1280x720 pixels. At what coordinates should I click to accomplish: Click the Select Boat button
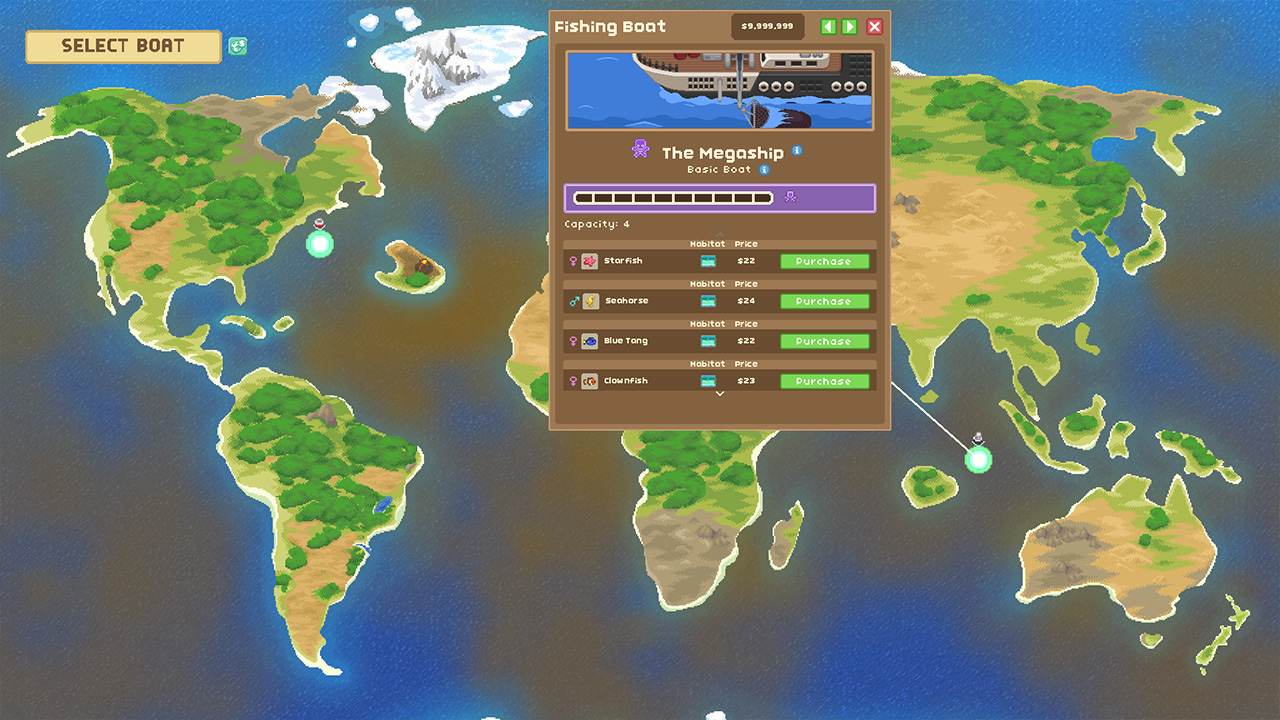[122, 46]
